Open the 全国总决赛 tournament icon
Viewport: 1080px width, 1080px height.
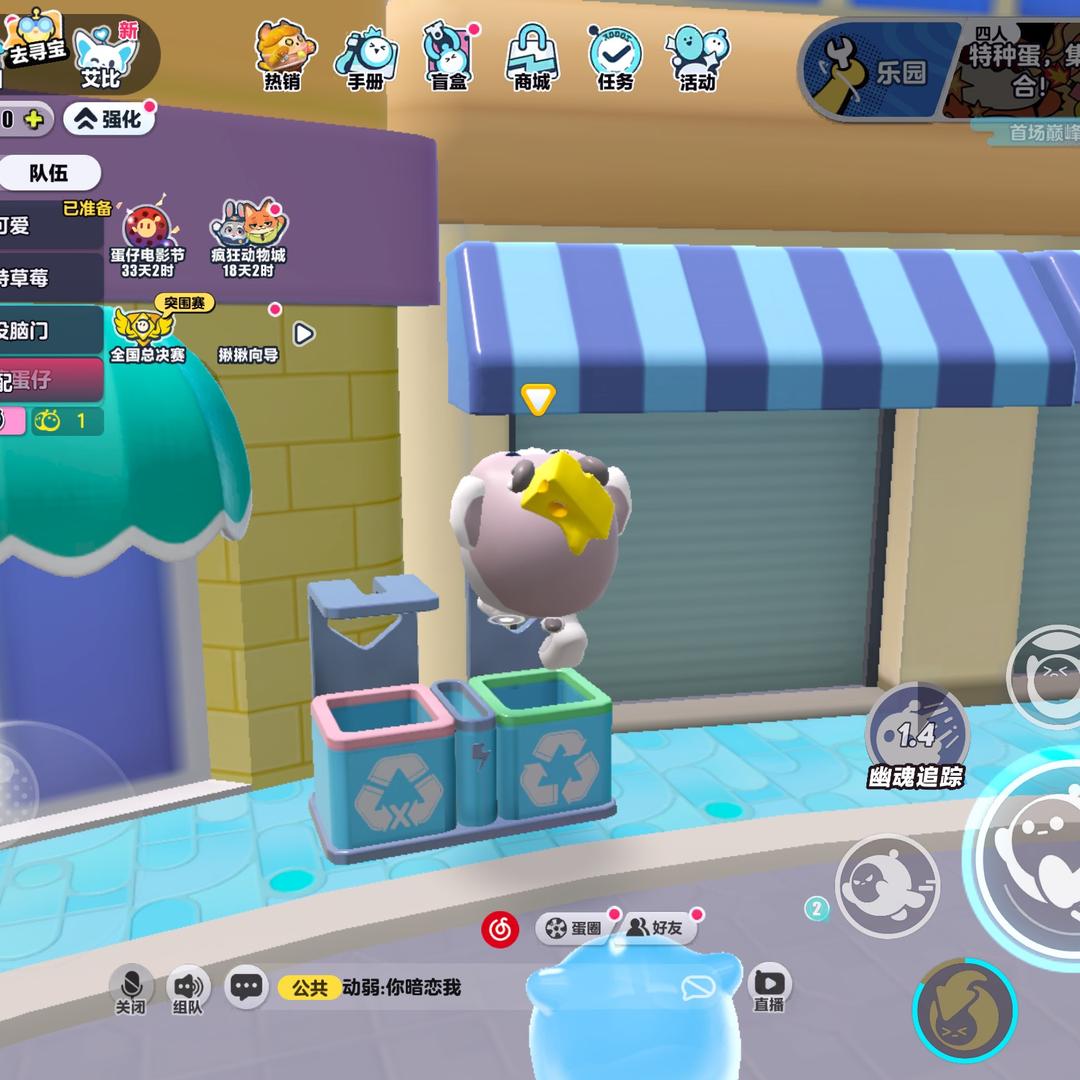tap(146, 332)
